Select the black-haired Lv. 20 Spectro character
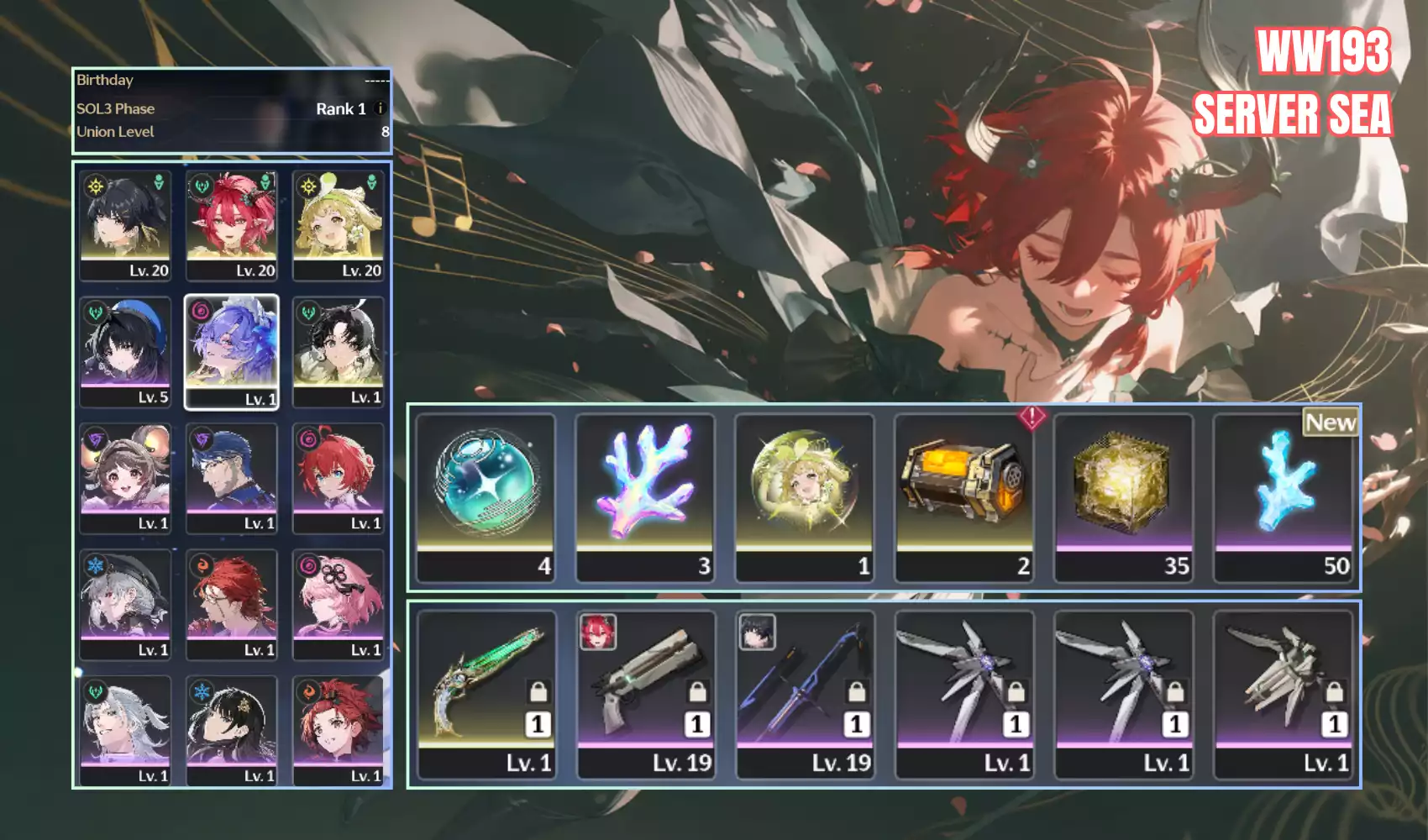Screen dimensions: 1428x840 point(126,224)
